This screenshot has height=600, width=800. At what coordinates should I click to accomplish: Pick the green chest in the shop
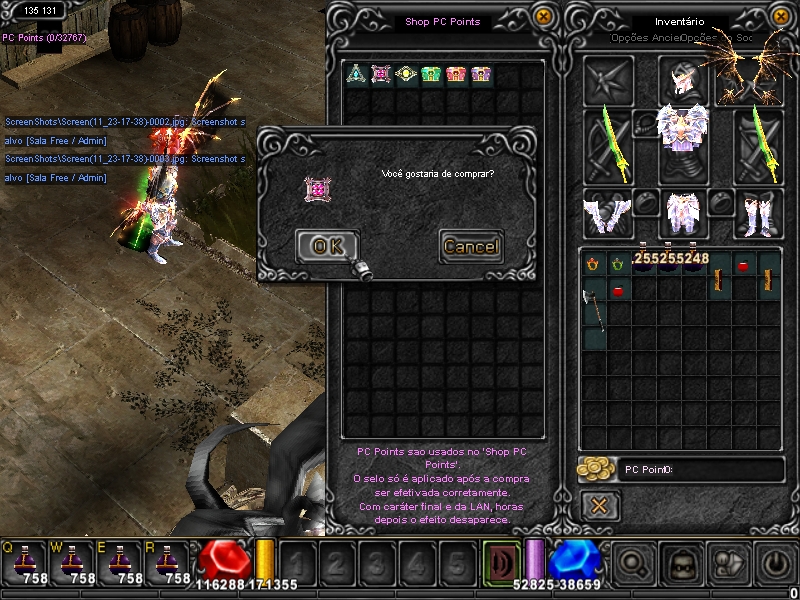point(430,74)
